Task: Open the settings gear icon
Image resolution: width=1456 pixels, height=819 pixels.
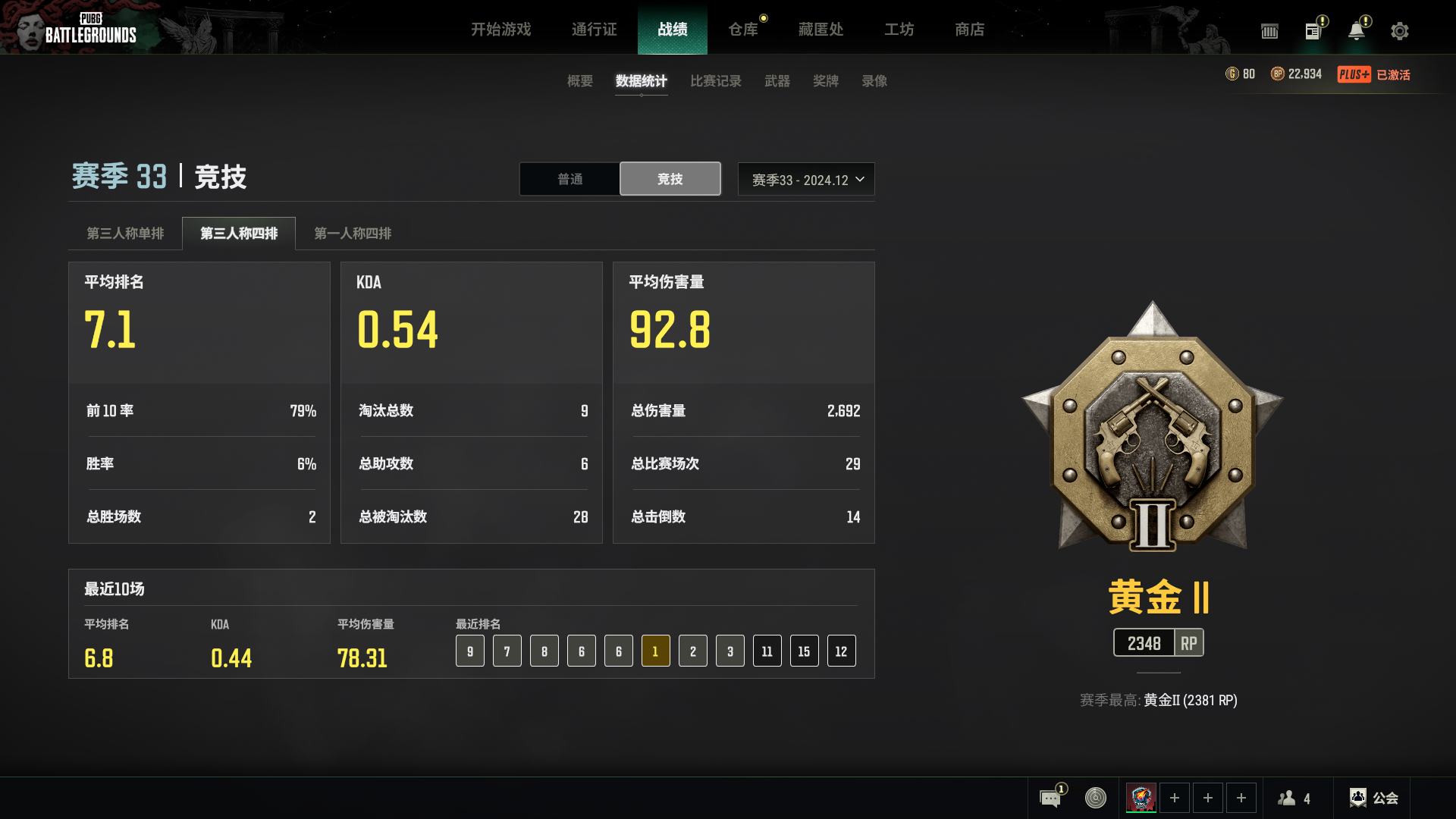Action: coord(1398,31)
